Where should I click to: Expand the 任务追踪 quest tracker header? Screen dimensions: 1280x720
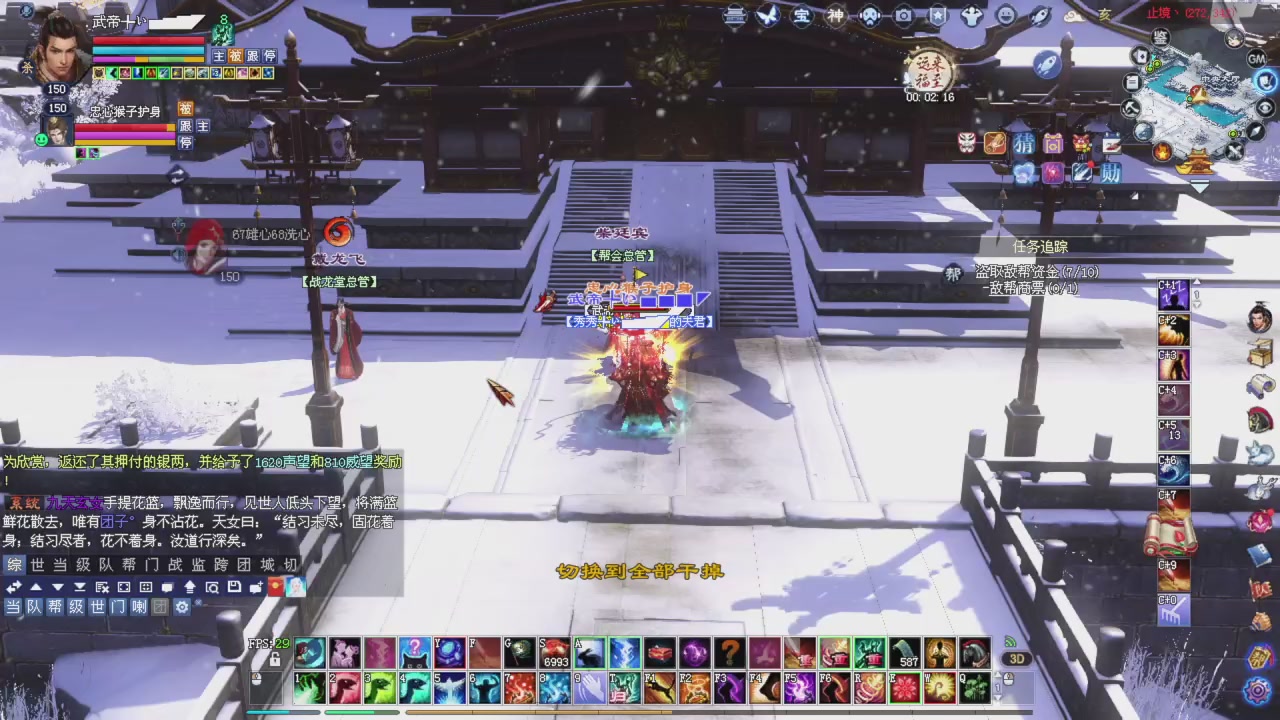click(1039, 246)
